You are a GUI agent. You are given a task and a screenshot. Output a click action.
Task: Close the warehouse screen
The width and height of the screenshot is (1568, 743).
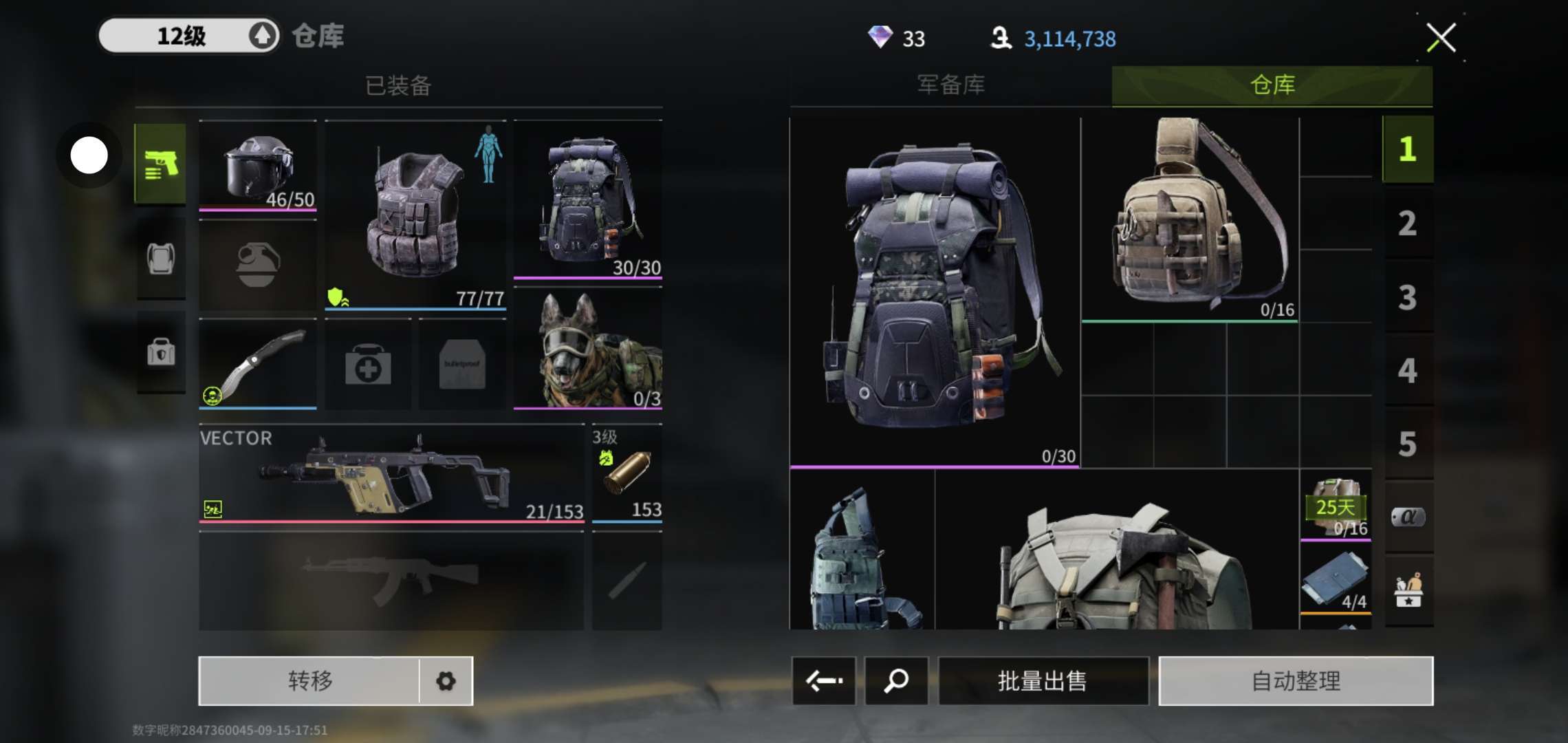(1441, 38)
